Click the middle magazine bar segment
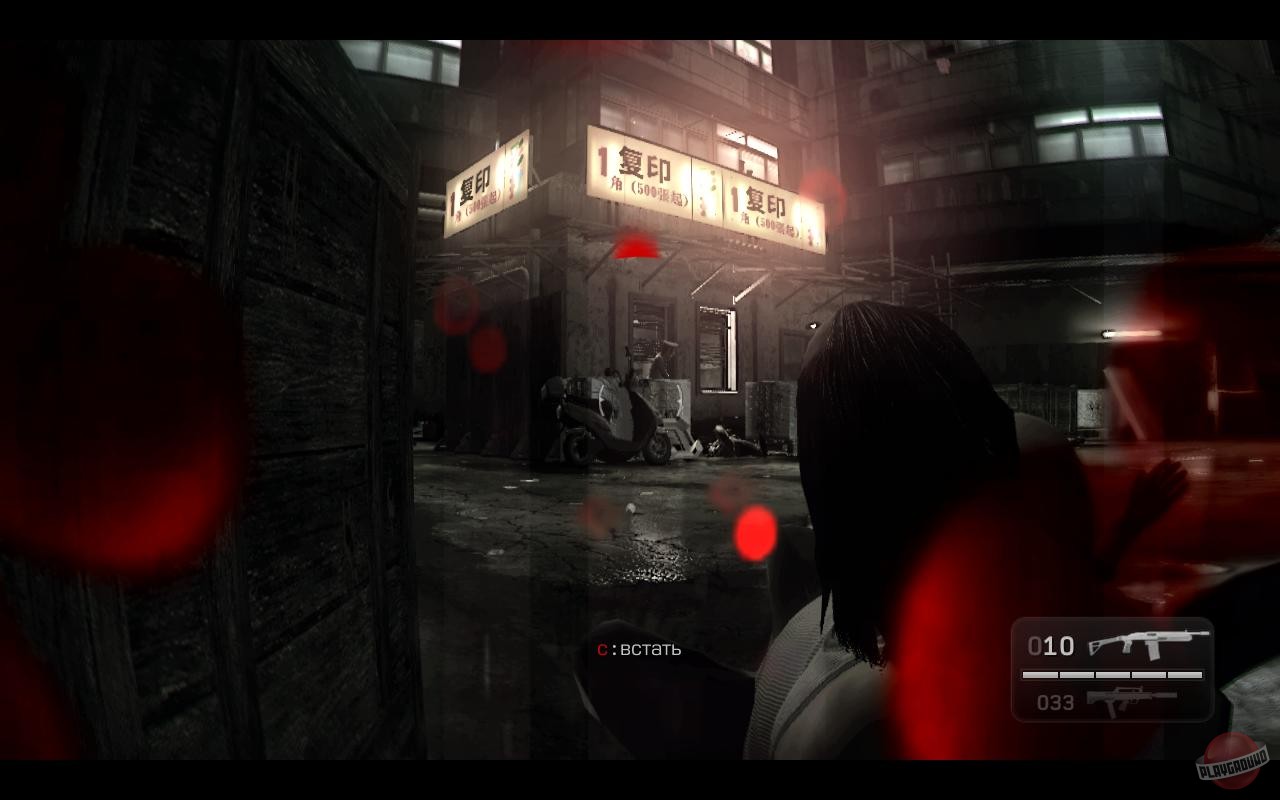1280x800 pixels. [1112, 673]
